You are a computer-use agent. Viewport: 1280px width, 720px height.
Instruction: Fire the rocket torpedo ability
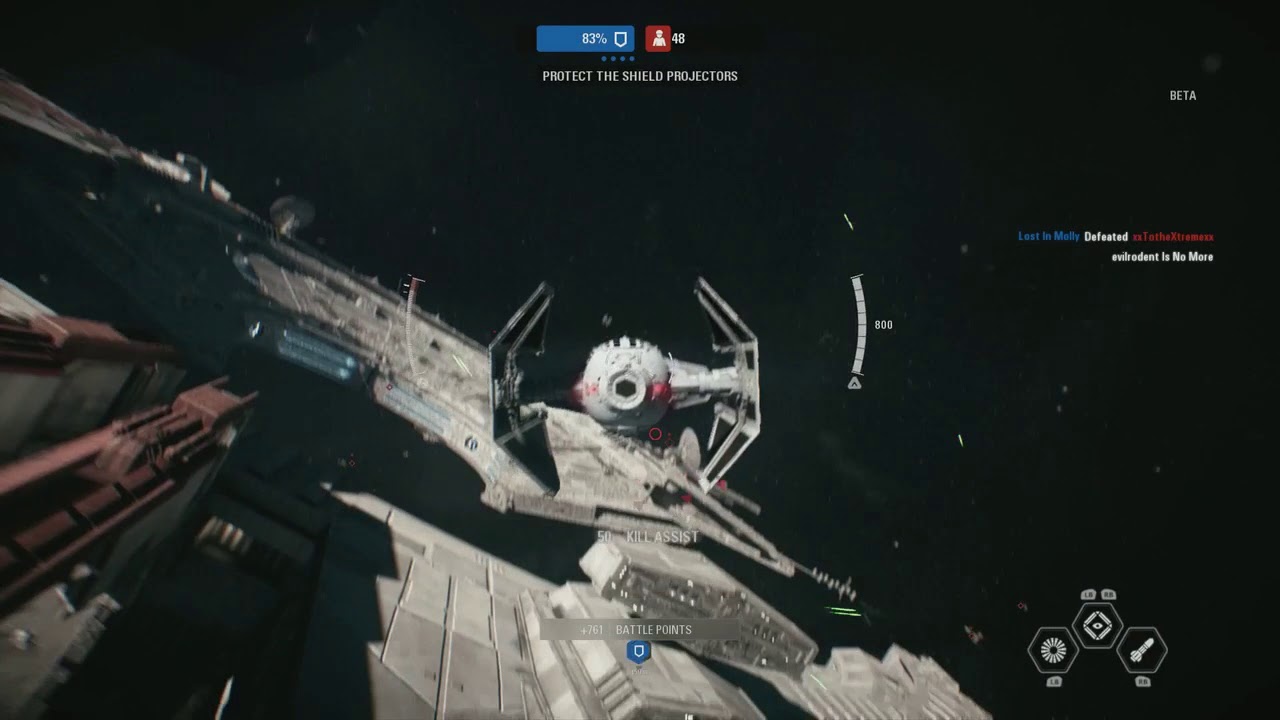pos(1141,650)
